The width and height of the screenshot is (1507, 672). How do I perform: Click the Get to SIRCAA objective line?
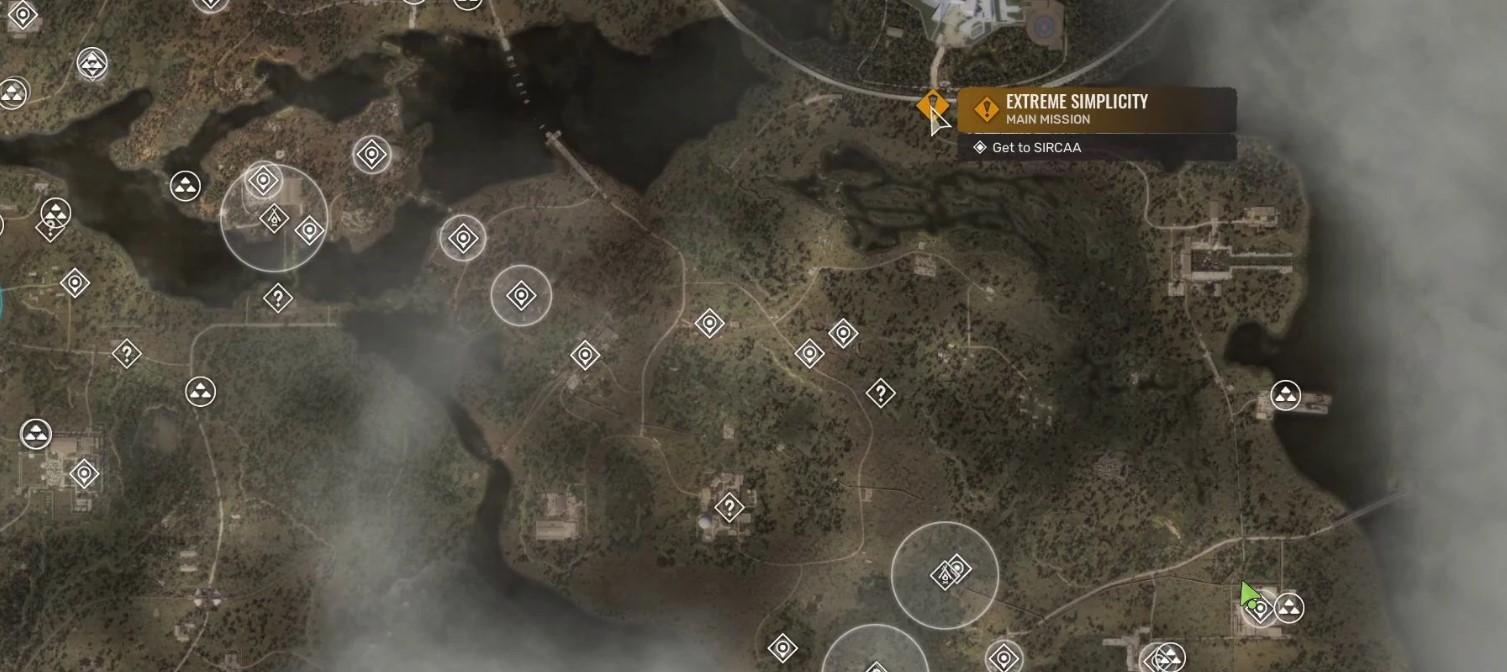(1036, 148)
